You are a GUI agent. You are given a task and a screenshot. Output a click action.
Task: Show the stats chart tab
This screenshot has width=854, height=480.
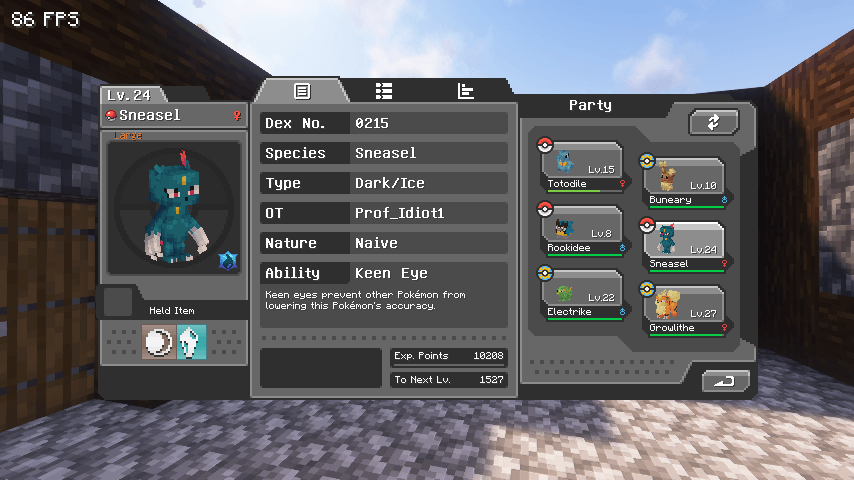pos(466,91)
